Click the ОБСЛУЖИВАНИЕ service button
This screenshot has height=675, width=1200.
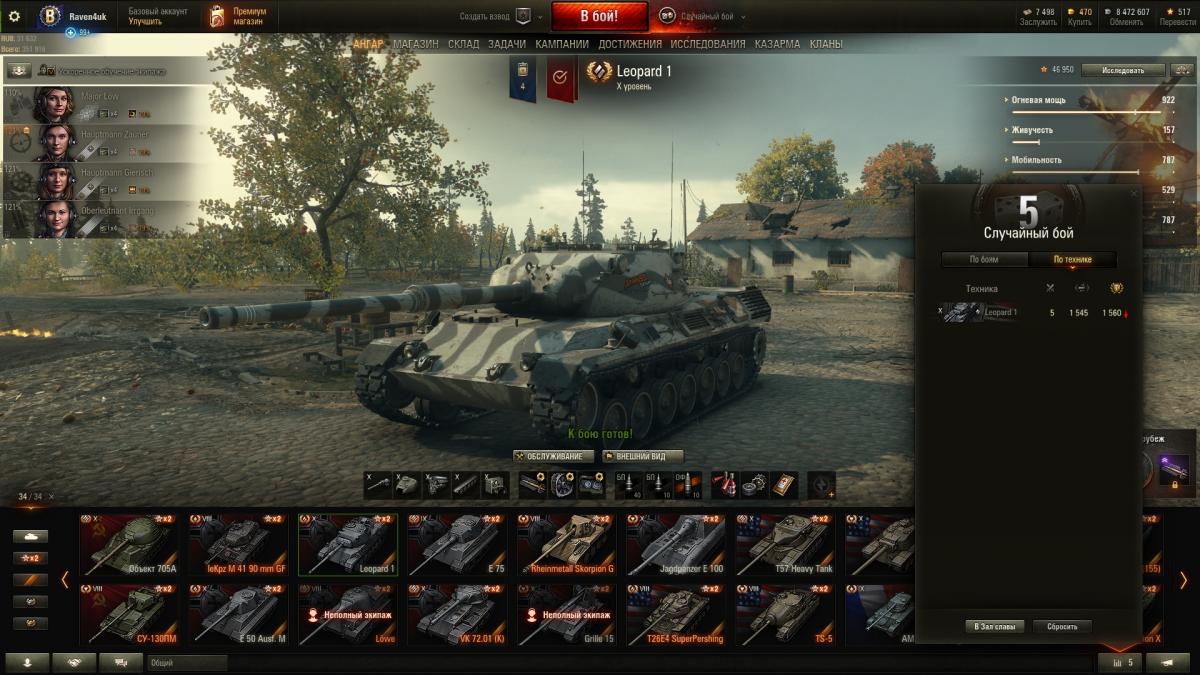(x=553, y=456)
